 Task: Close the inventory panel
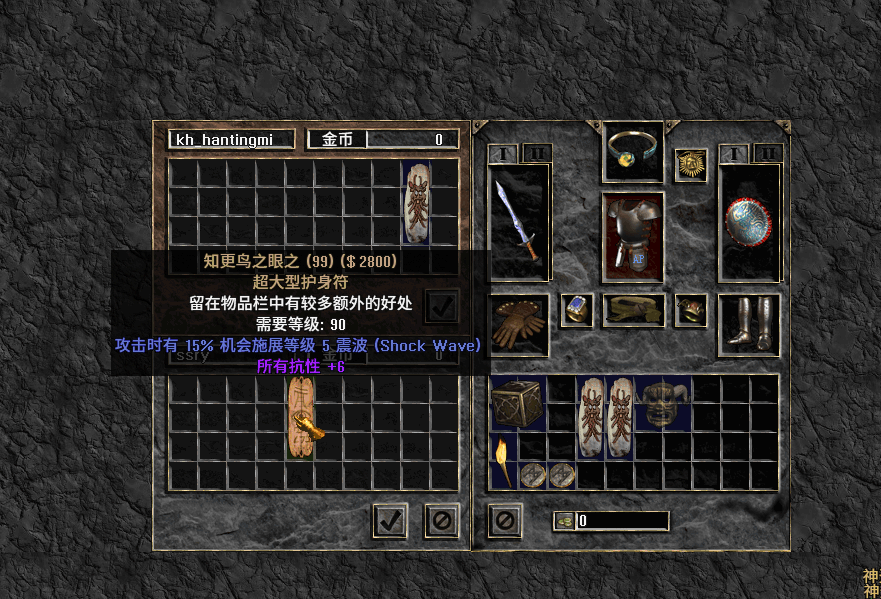point(505,520)
